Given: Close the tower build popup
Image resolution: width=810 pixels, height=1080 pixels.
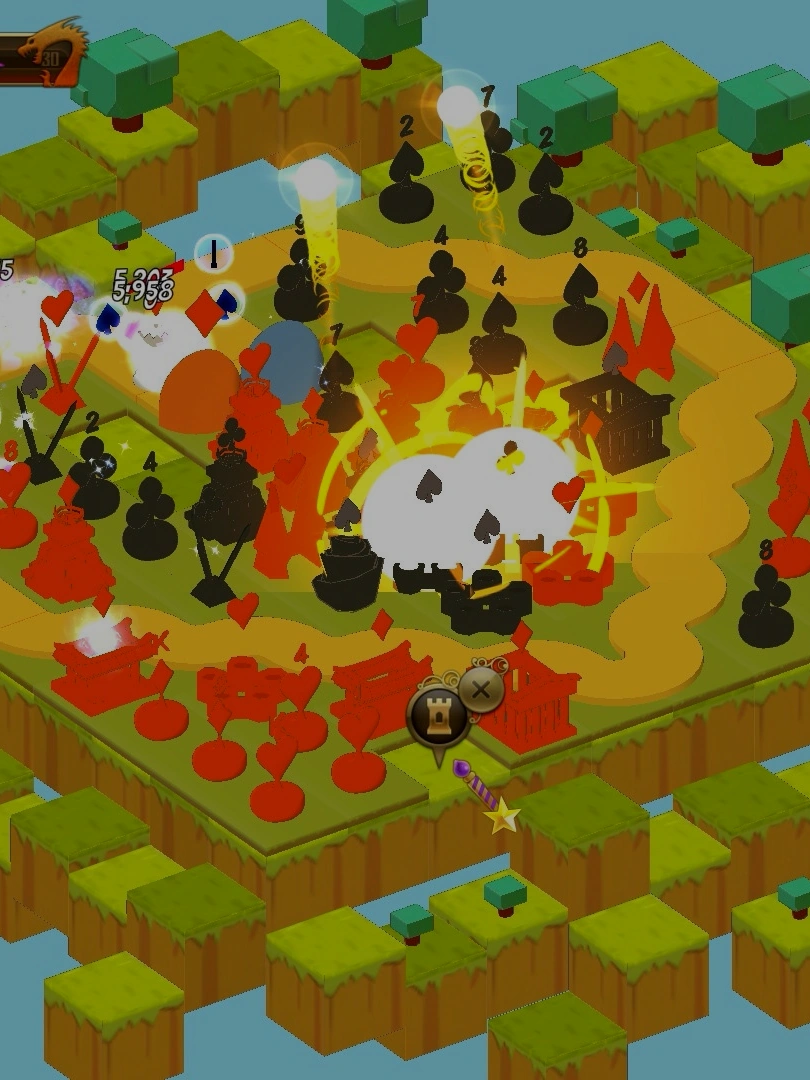Looking at the screenshot, I should tap(482, 689).
